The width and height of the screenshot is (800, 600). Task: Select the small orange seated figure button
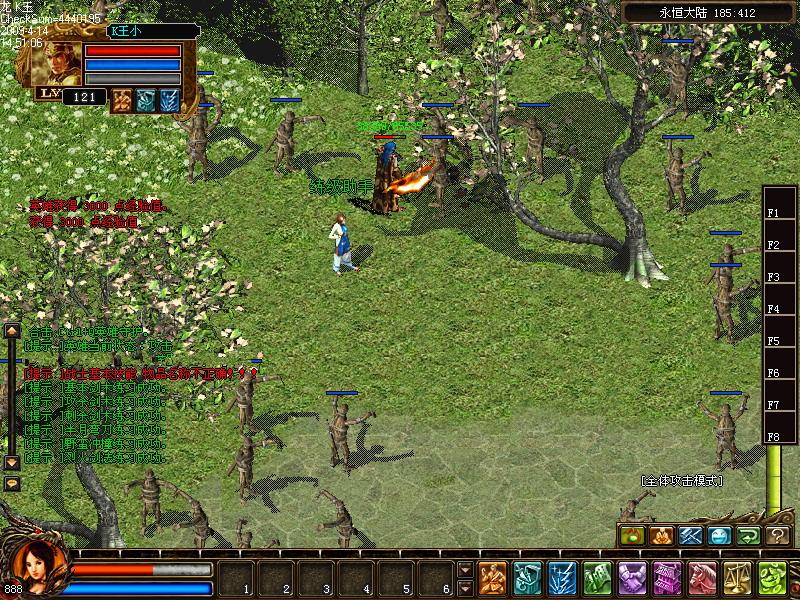[661, 536]
